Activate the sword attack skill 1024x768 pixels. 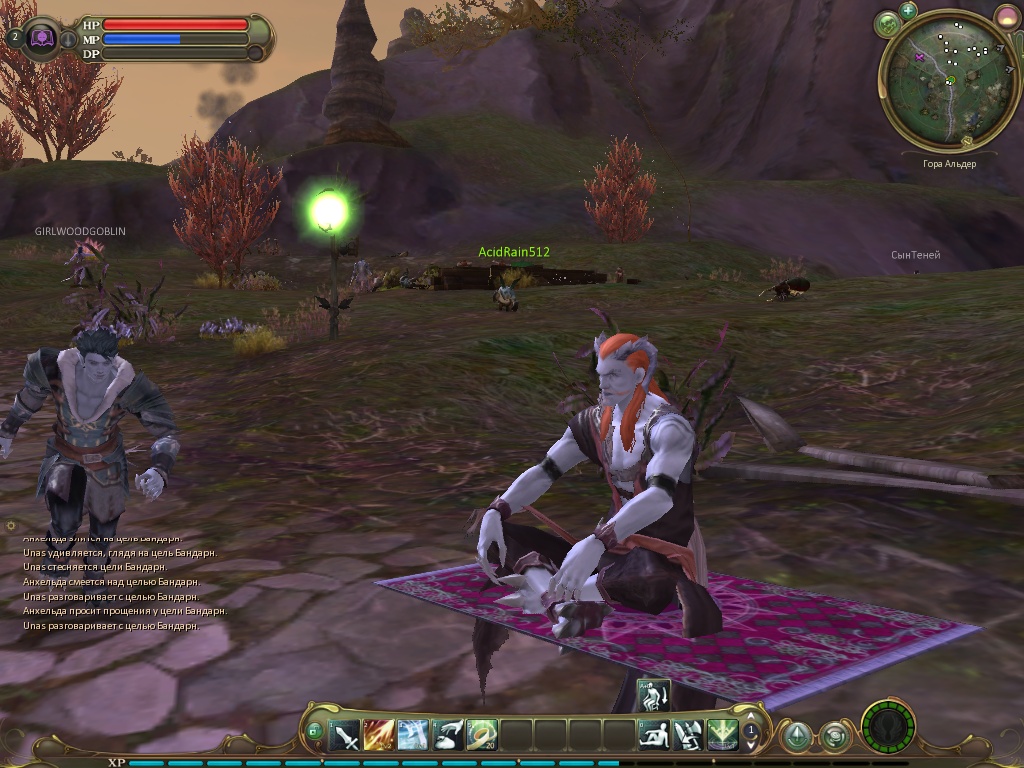pyautogui.click(x=345, y=735)
